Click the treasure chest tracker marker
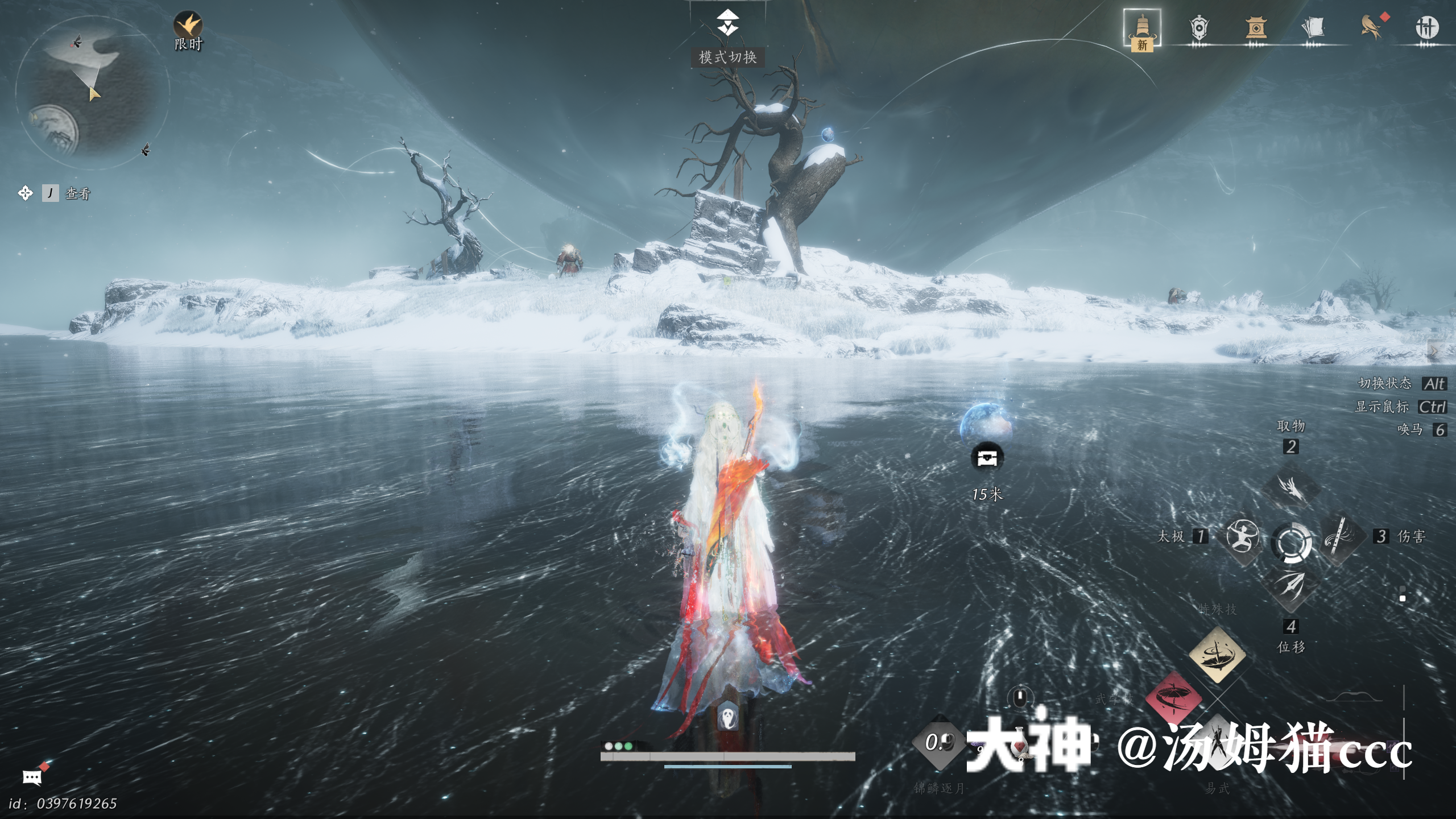The height and width of the screenshot is (819, 1456). click(x=987, y=457)
